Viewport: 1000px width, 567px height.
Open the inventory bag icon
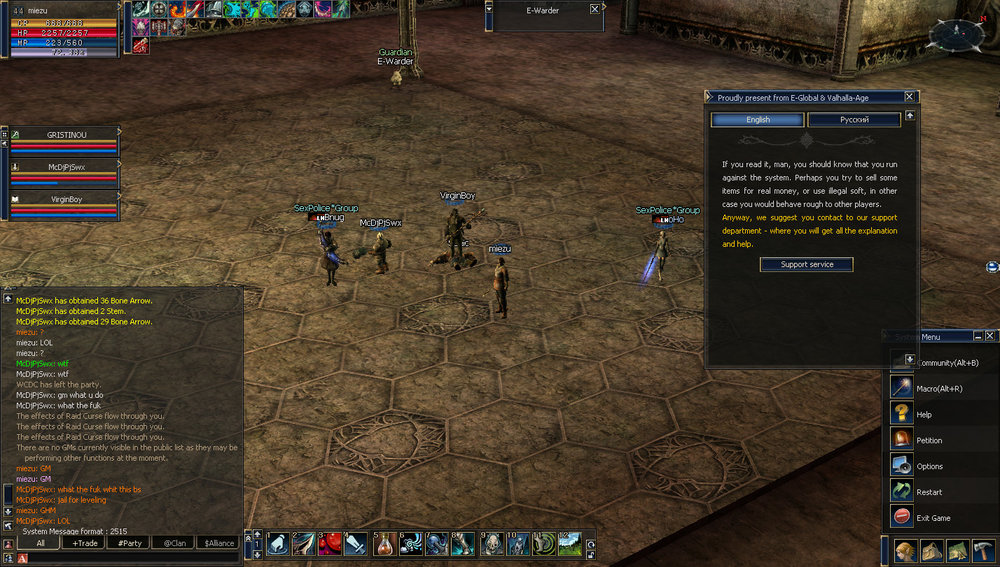(x=930, y=552)
